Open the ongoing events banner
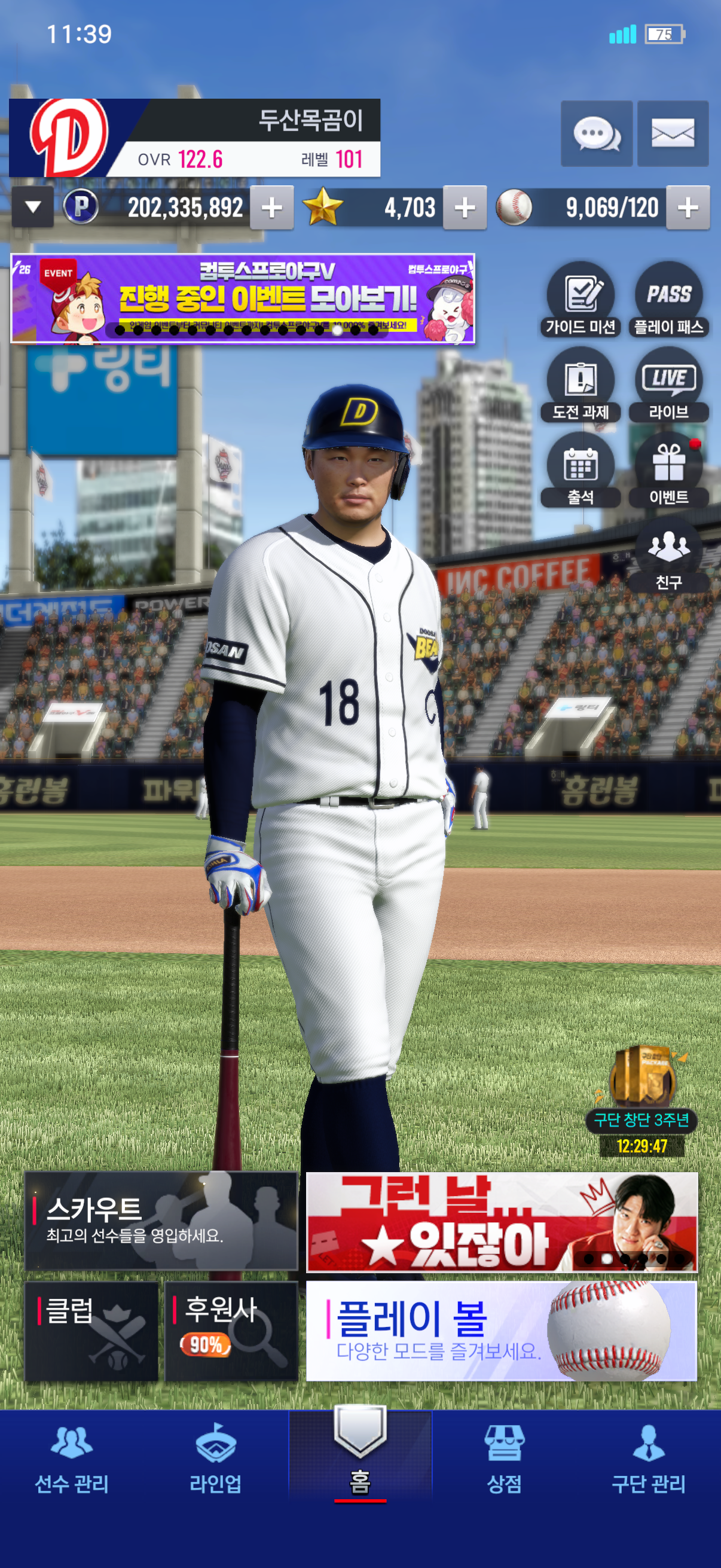The width and height of the screenshot is (721, 1568). [x=243, y=298]
